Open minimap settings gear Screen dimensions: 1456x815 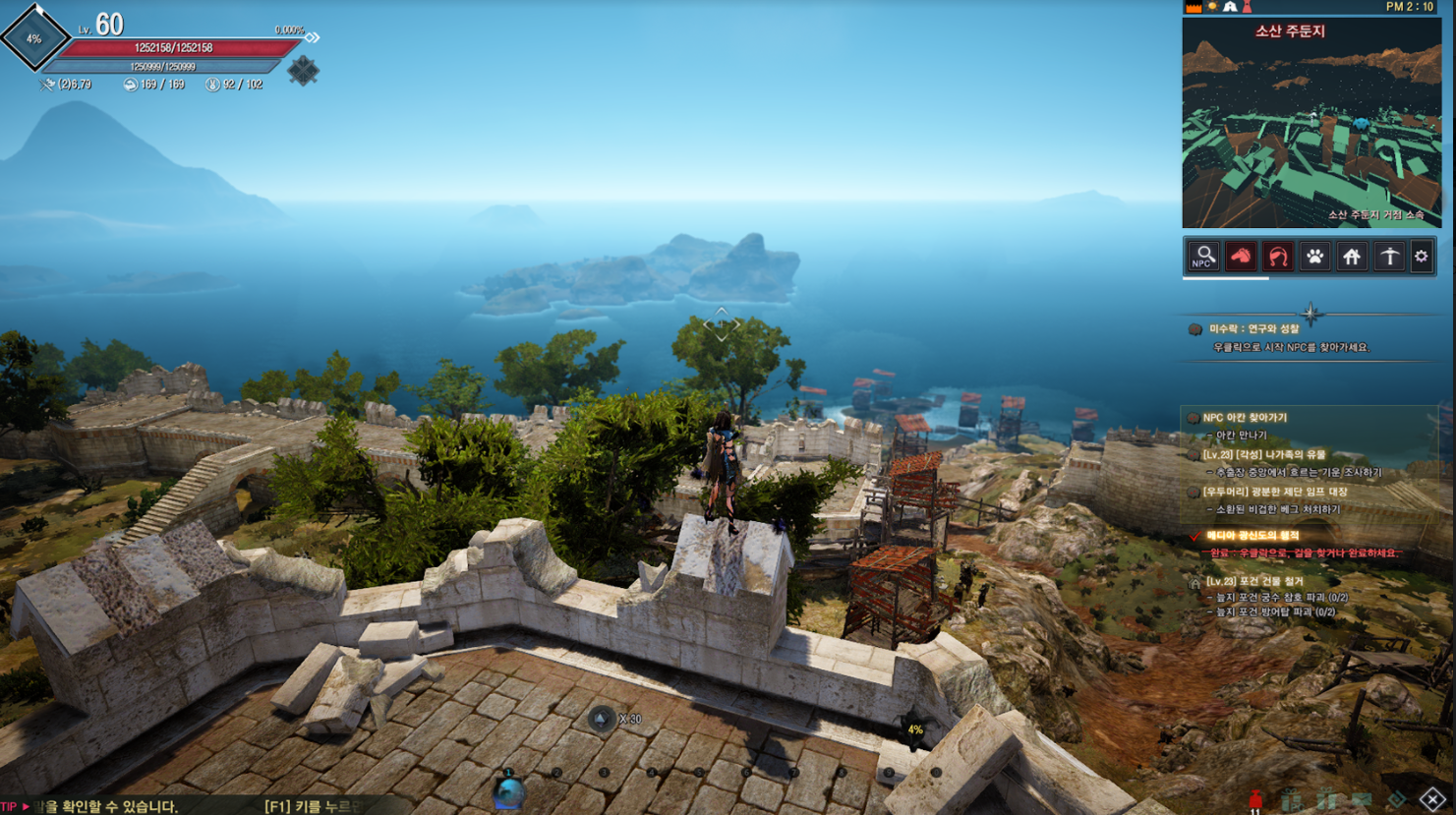click(1422, 257)
